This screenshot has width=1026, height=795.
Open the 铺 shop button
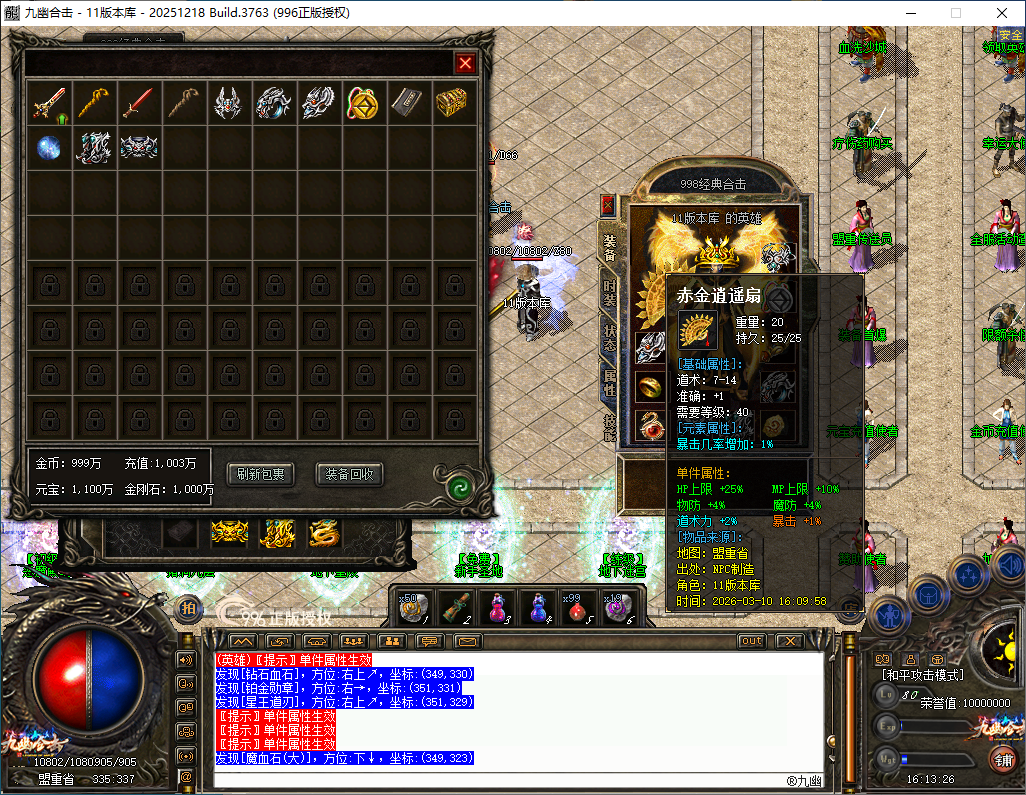[x=1001, y=759]
